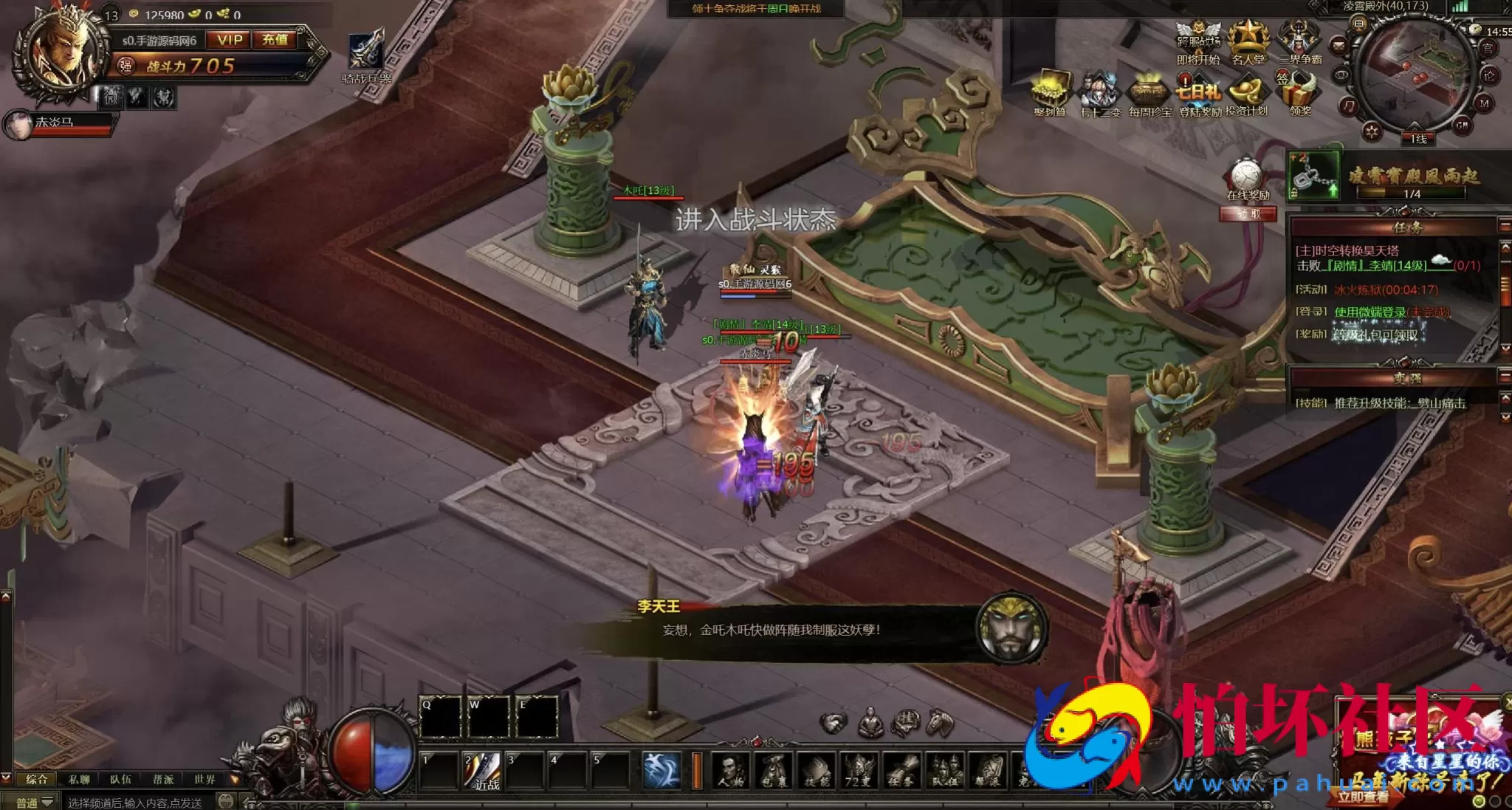Open the 等级礼包可领取 reward link
Screen dimensions: 1512x810
[1376, 334]
